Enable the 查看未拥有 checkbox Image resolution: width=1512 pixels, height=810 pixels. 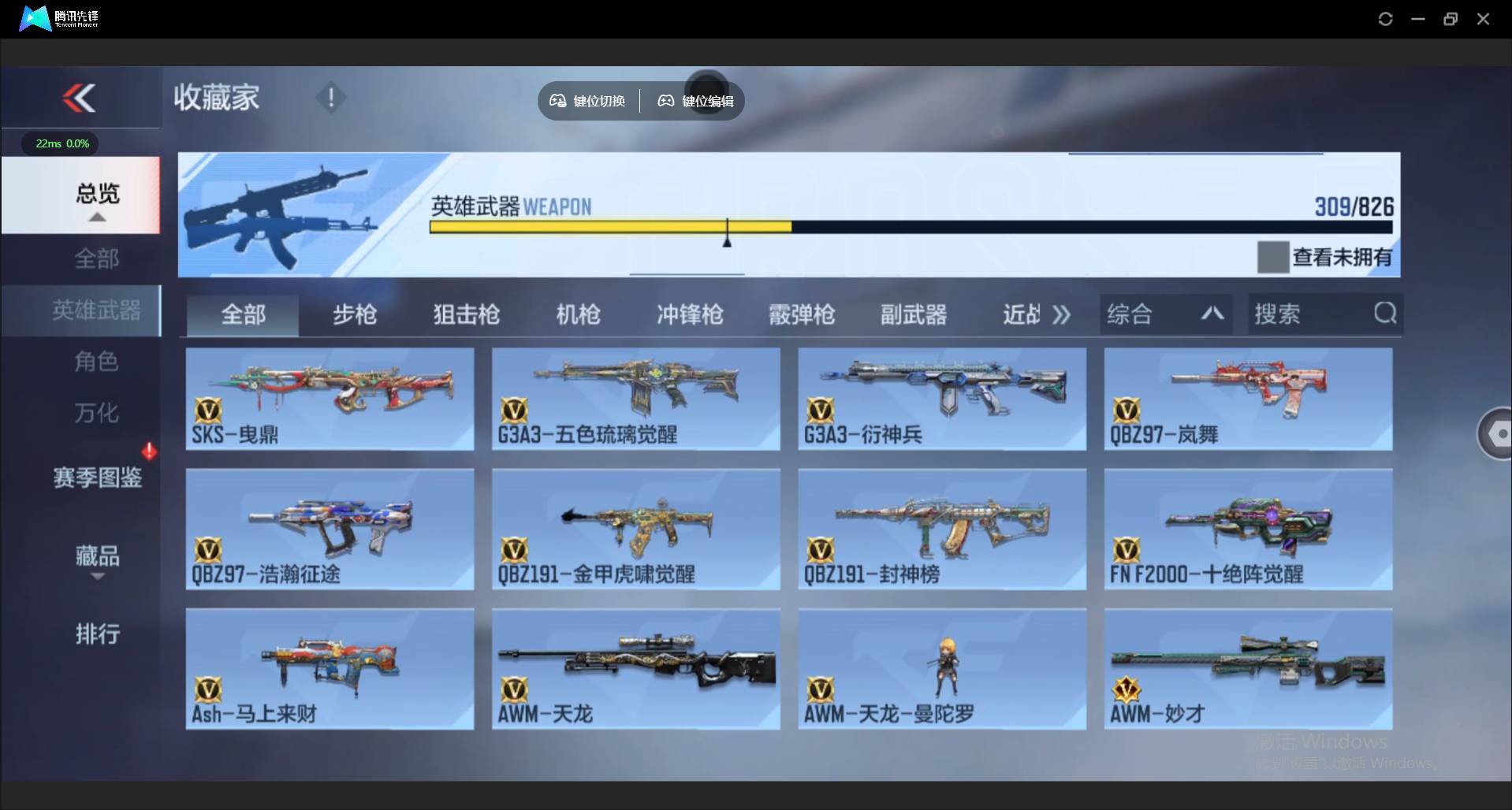1272,256
